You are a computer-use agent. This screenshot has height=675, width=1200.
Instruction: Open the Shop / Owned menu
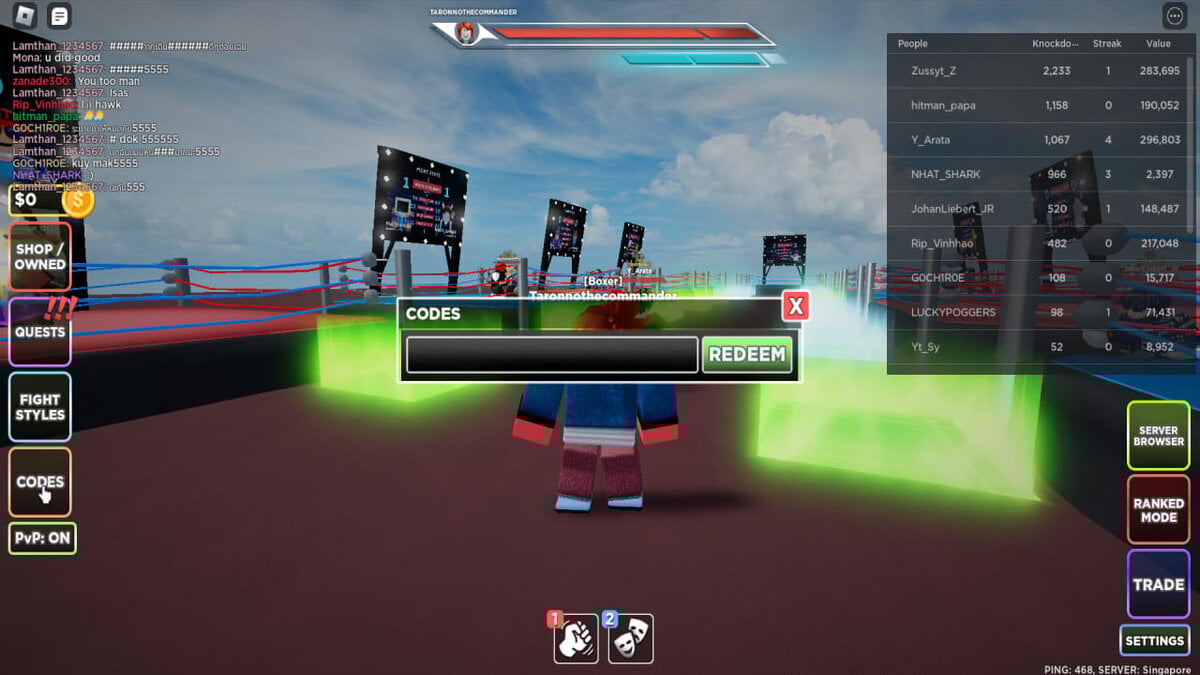(x=40, y=257)
